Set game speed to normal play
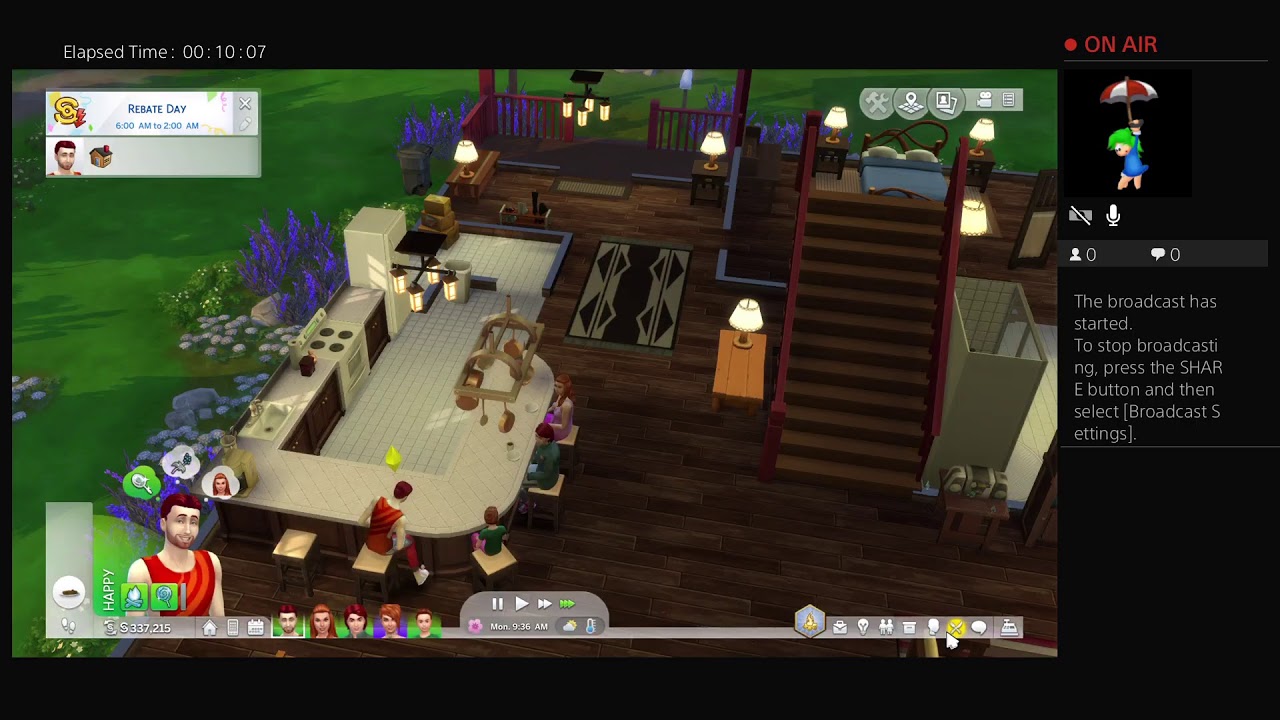The image size is (1280, 720). [521, 604]
